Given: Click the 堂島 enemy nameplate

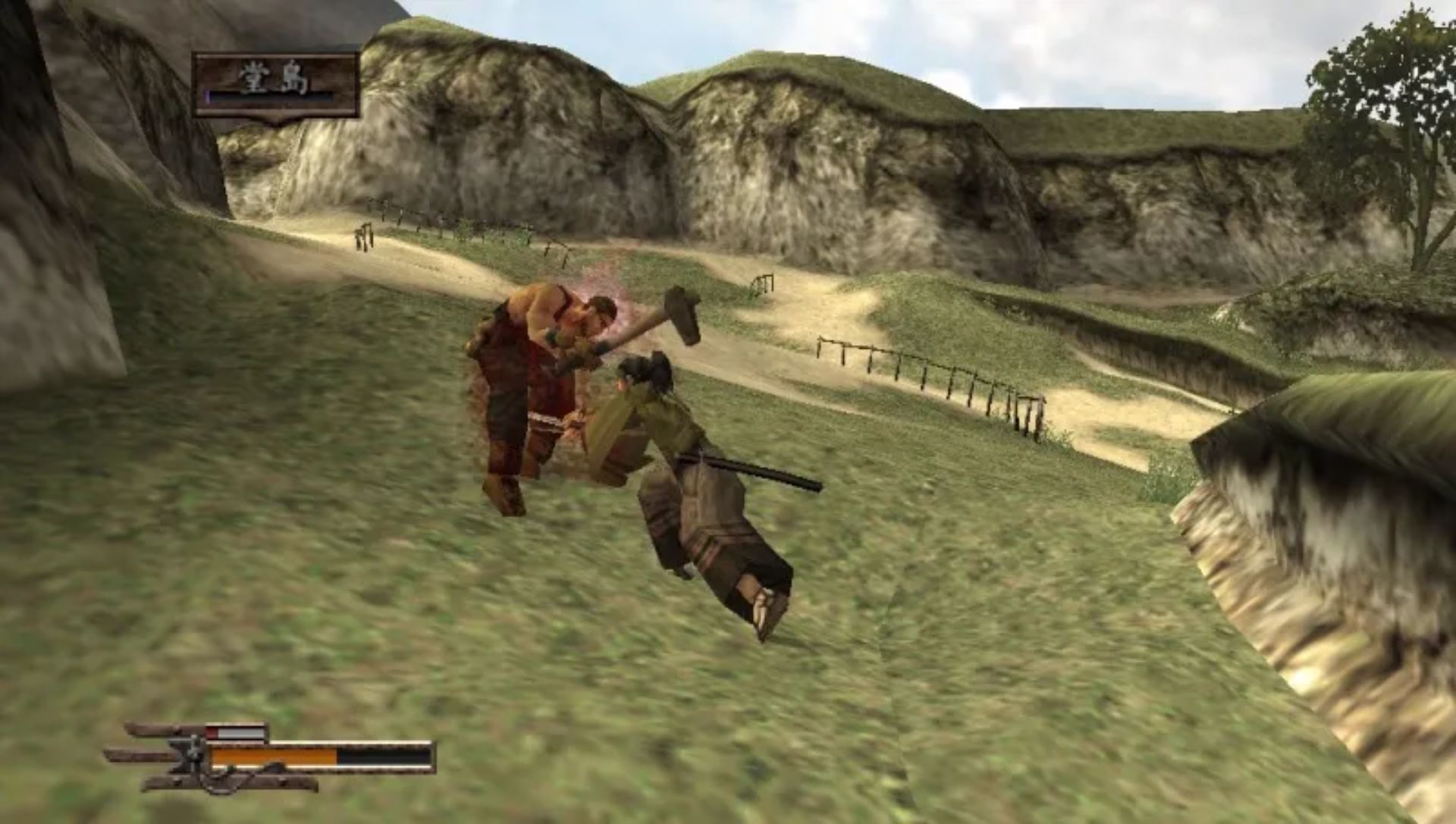Looking at the screenshot, I should (273, 83).
